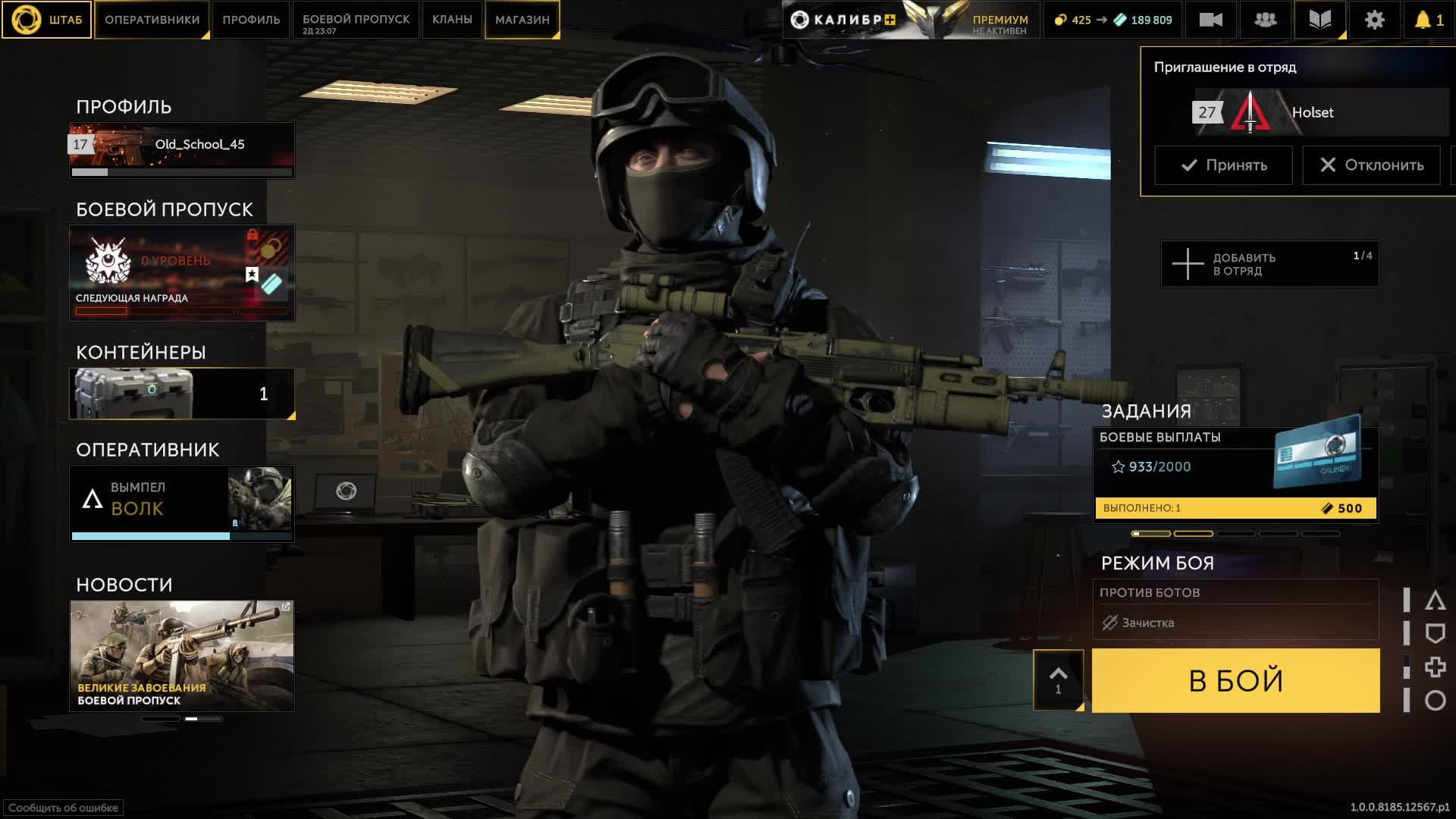Open the Штаб headquarters tab

47,20
